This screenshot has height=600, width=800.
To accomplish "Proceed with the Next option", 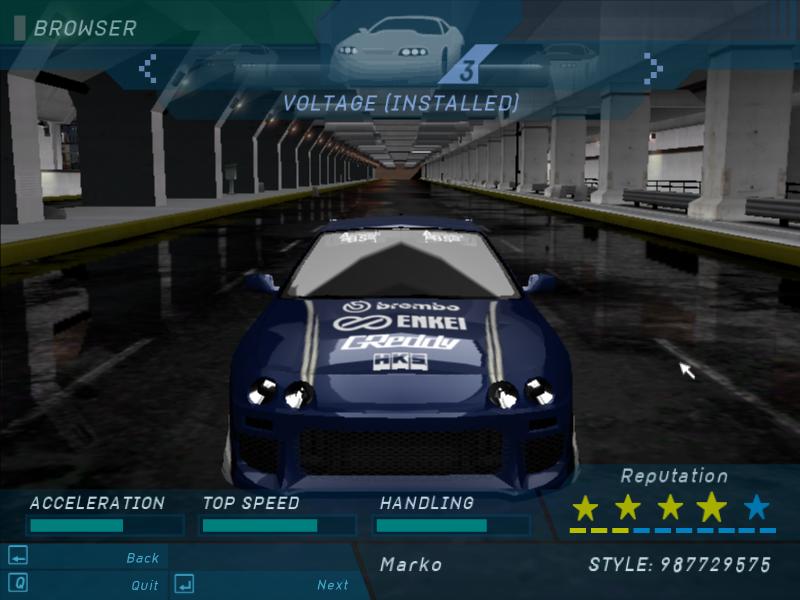I will point(332,585).
